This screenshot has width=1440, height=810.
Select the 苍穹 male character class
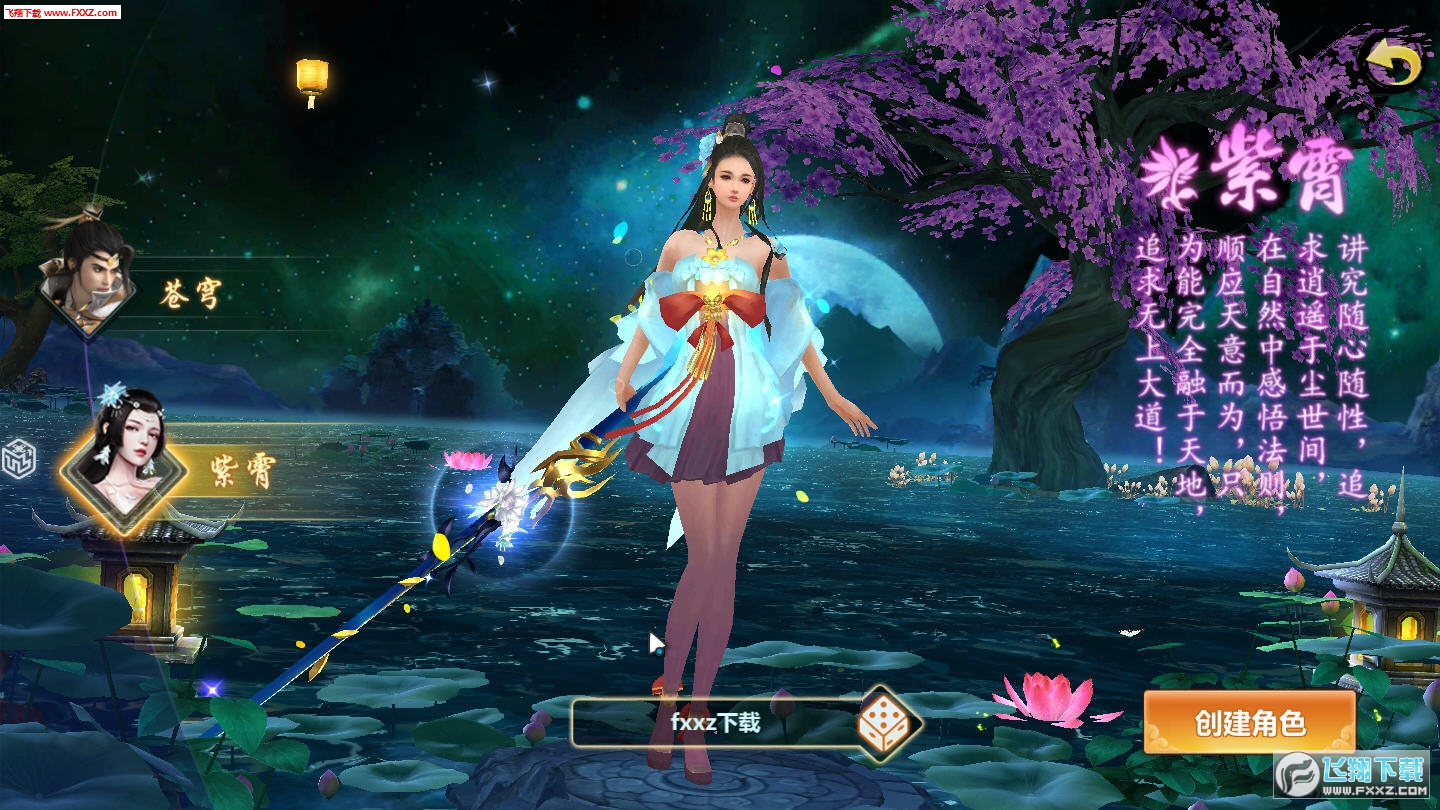[x=90, y=280]
